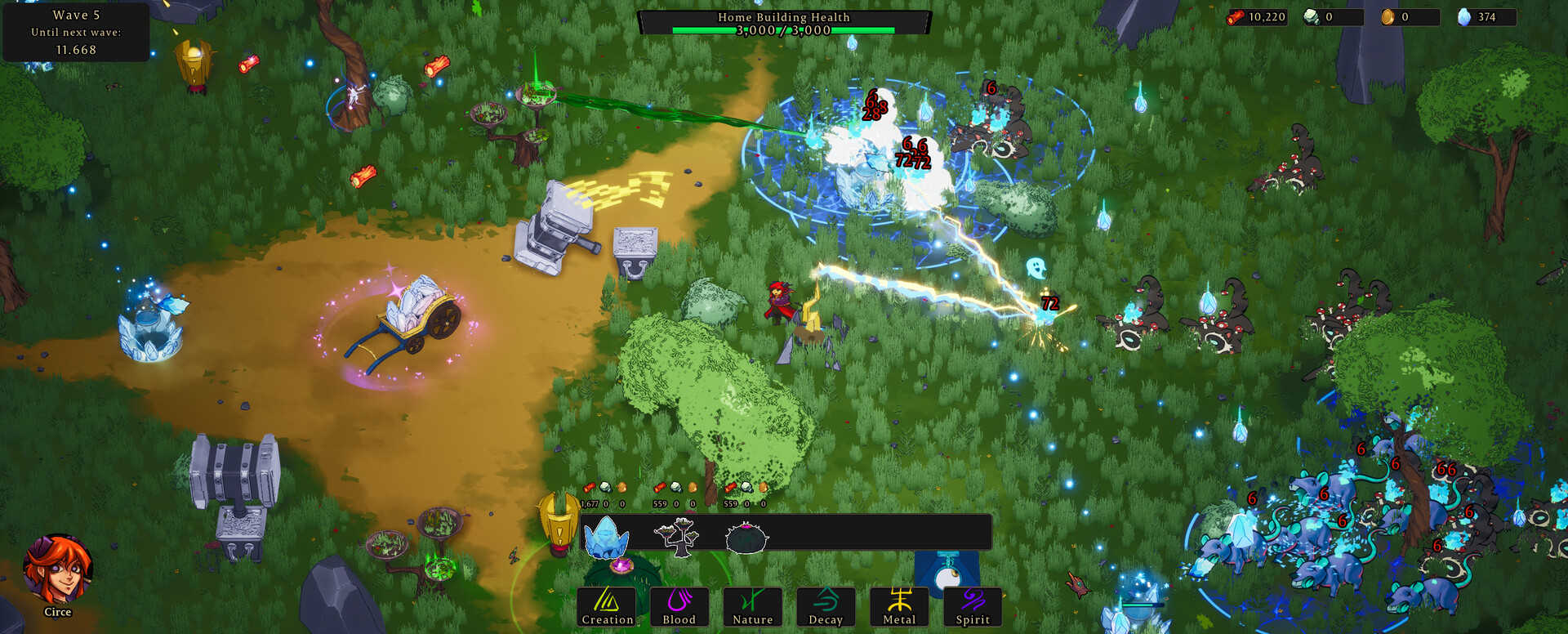The width and height of the screenshot is (1568, 634).
Task: Click the wood cost icon above the 1,677 count
Action: pos(590,488)
